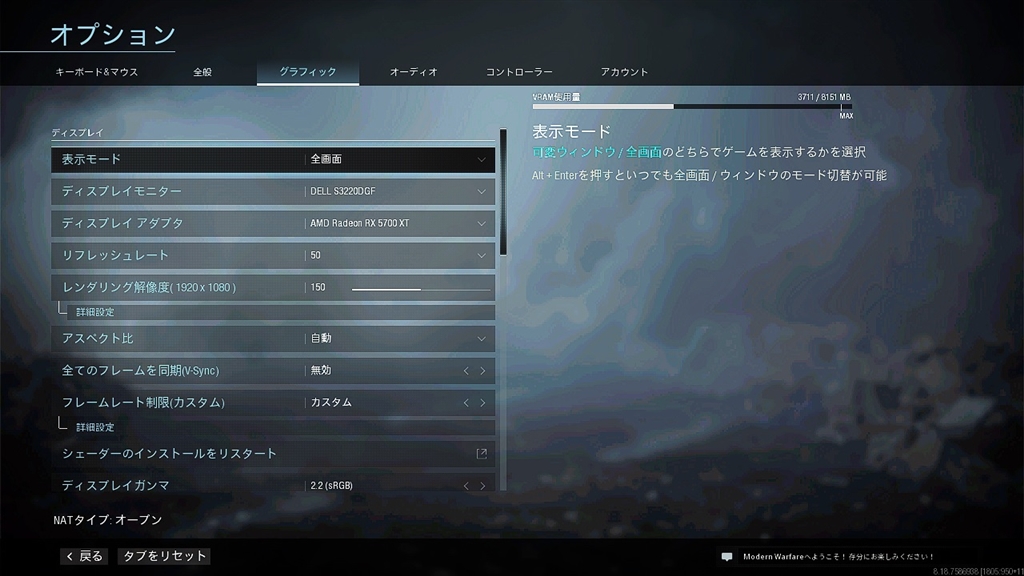1024x576 pixels.
Task: Open the ディスプレイ アダプタ dropdown
Action: [398, 223]
